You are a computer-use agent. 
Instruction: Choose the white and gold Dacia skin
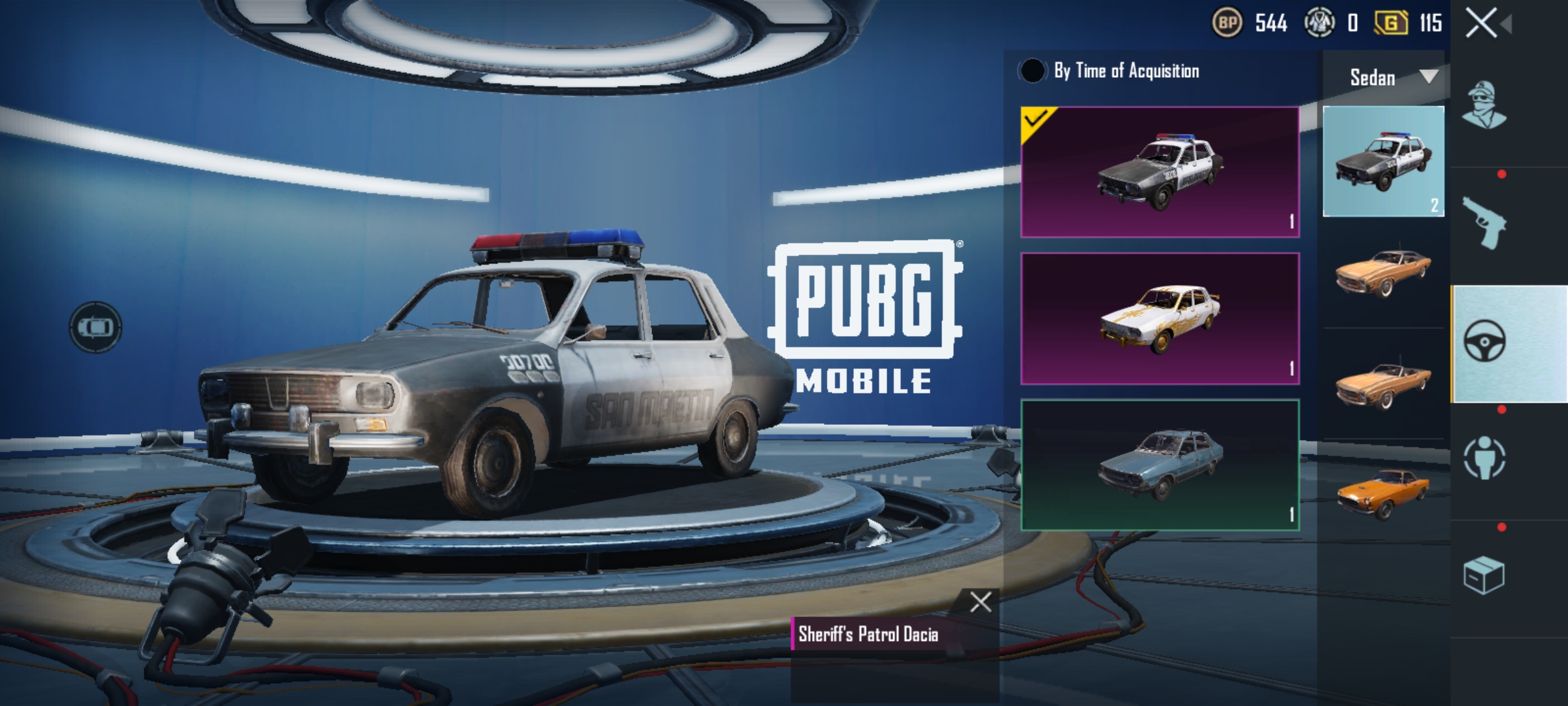pyautogui.click(x=1160, y=318)
